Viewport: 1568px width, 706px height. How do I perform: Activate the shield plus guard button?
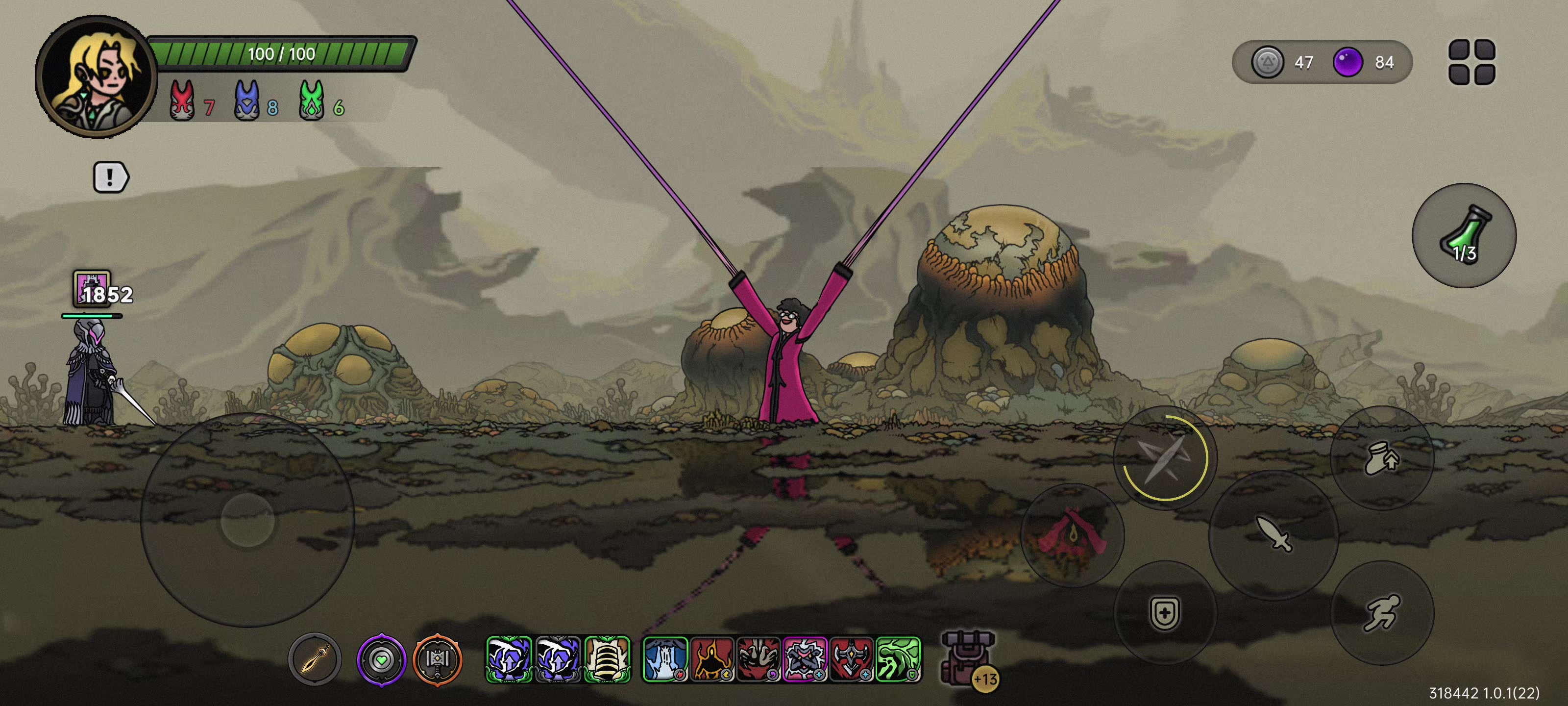pos(1164,612)
